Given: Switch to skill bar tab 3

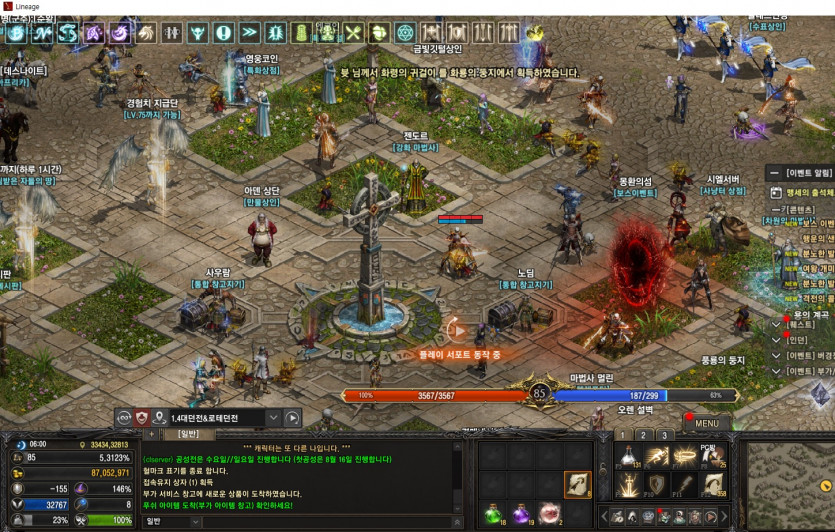Looking at the screenshot, I should point(664,435).
